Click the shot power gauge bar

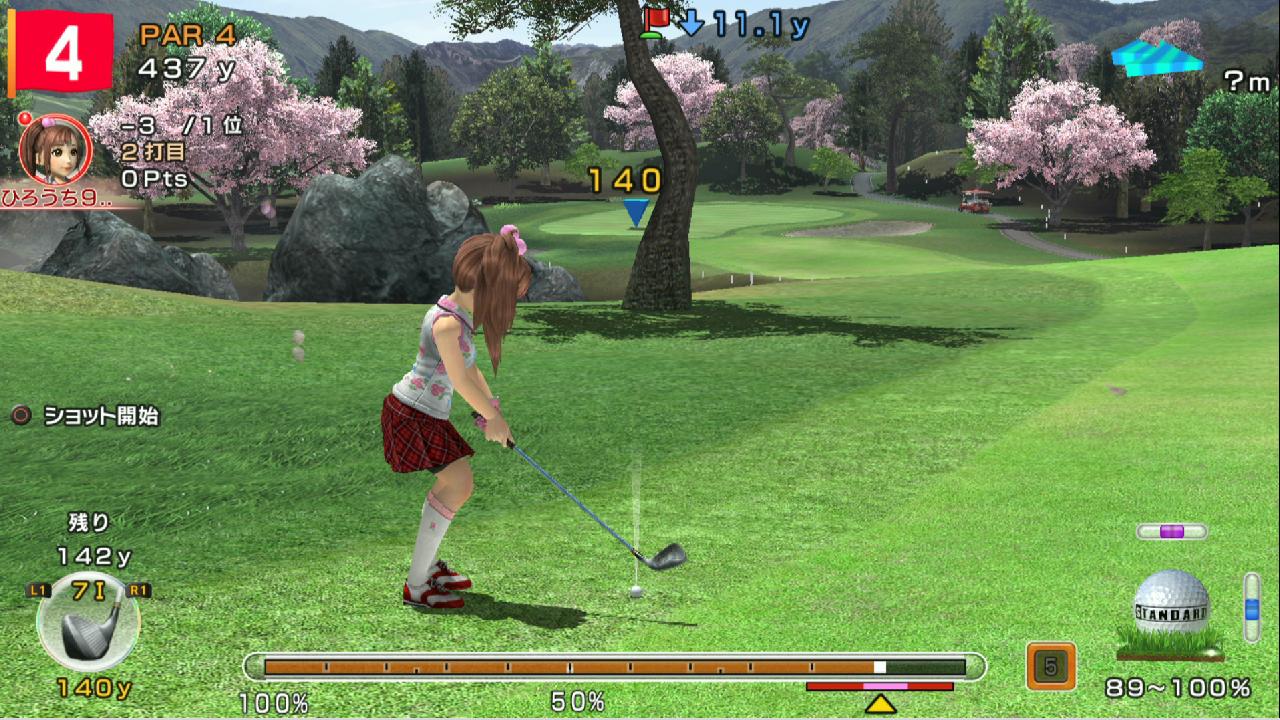click(614, 667)
